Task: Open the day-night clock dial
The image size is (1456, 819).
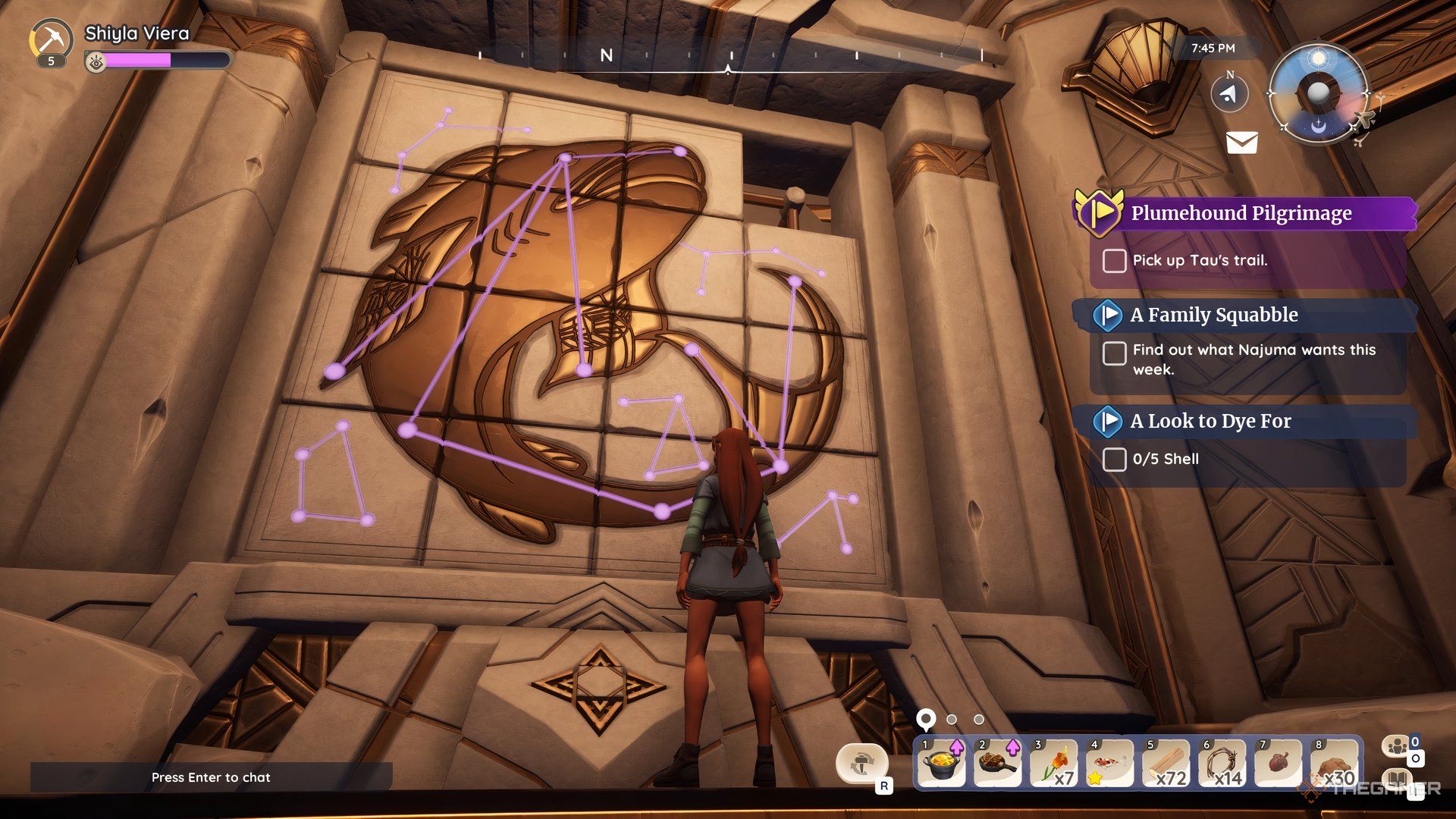Action: 1319,93
